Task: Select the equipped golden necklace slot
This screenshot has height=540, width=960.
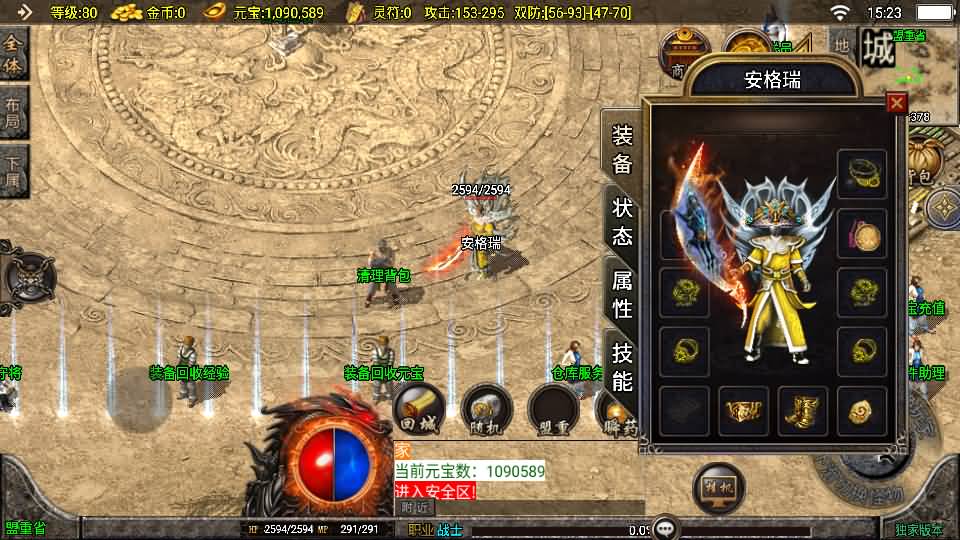Action: coord(861,174)
